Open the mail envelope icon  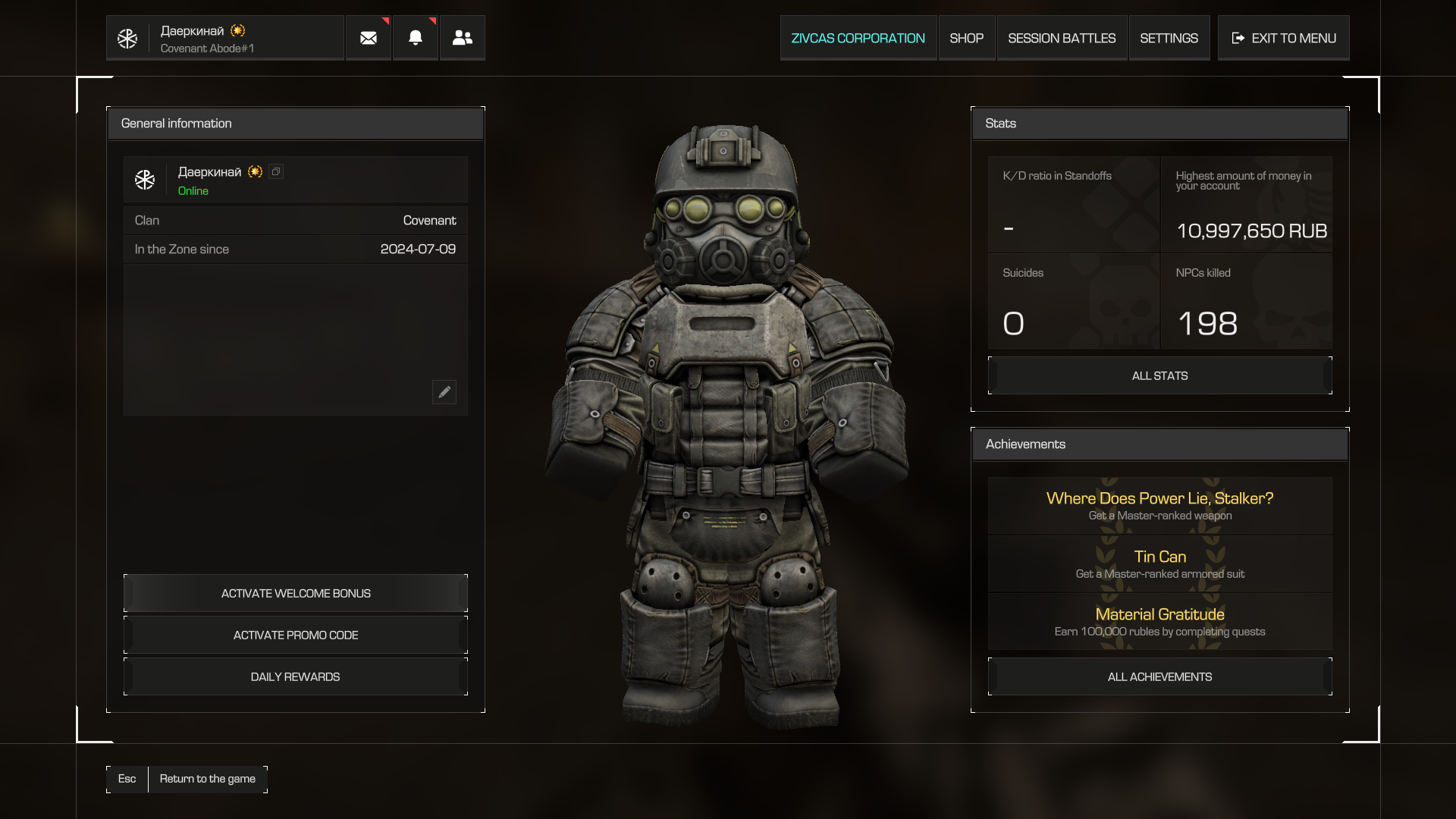click(369, 38)
